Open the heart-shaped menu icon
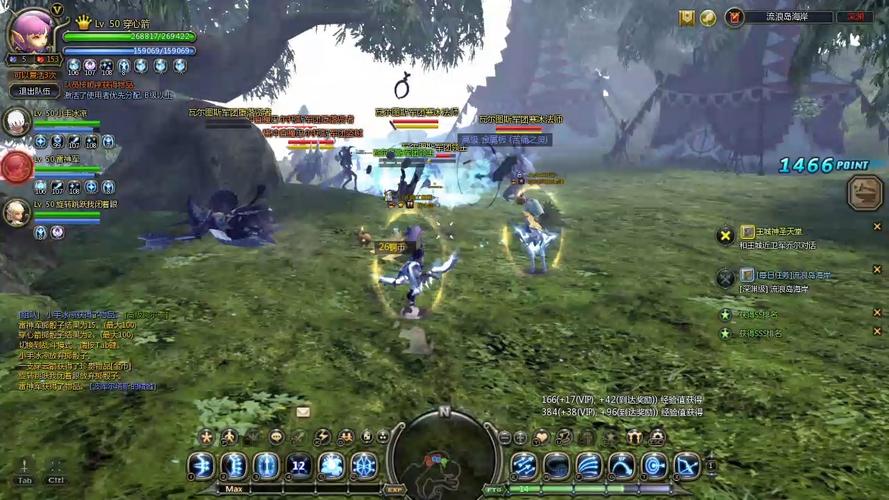 [x=542, y=437]
